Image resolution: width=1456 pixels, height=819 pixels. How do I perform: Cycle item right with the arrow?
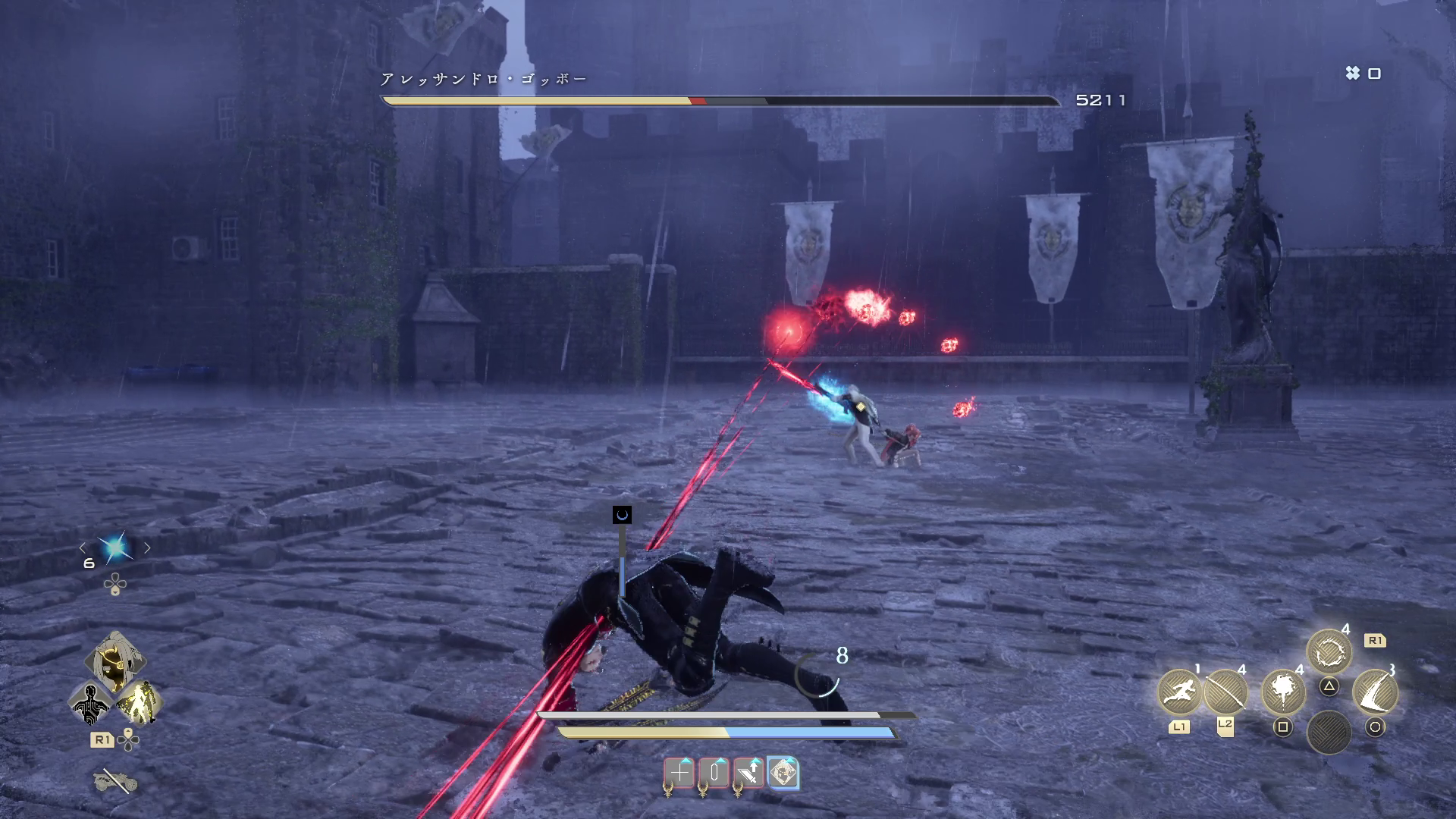tap(148, 548)
